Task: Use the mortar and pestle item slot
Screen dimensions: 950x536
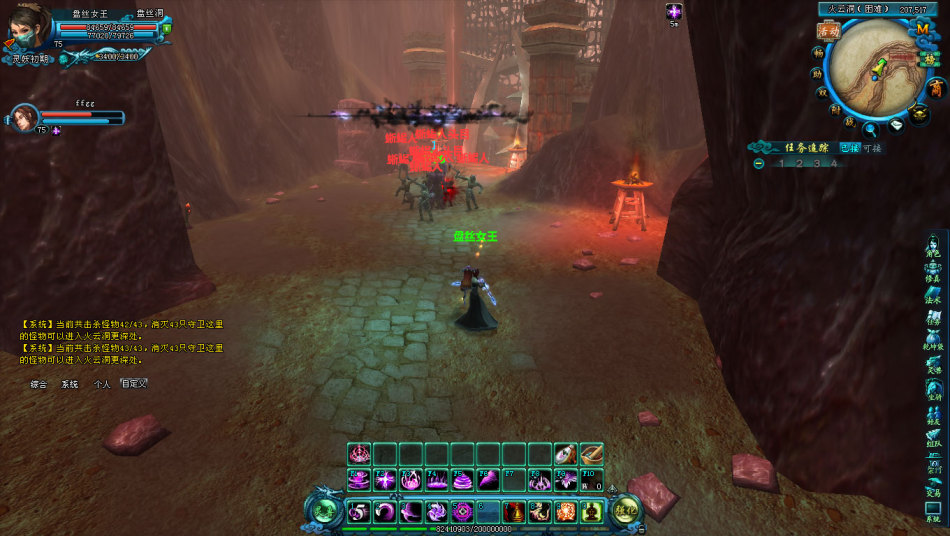Action: coord(591,454)
